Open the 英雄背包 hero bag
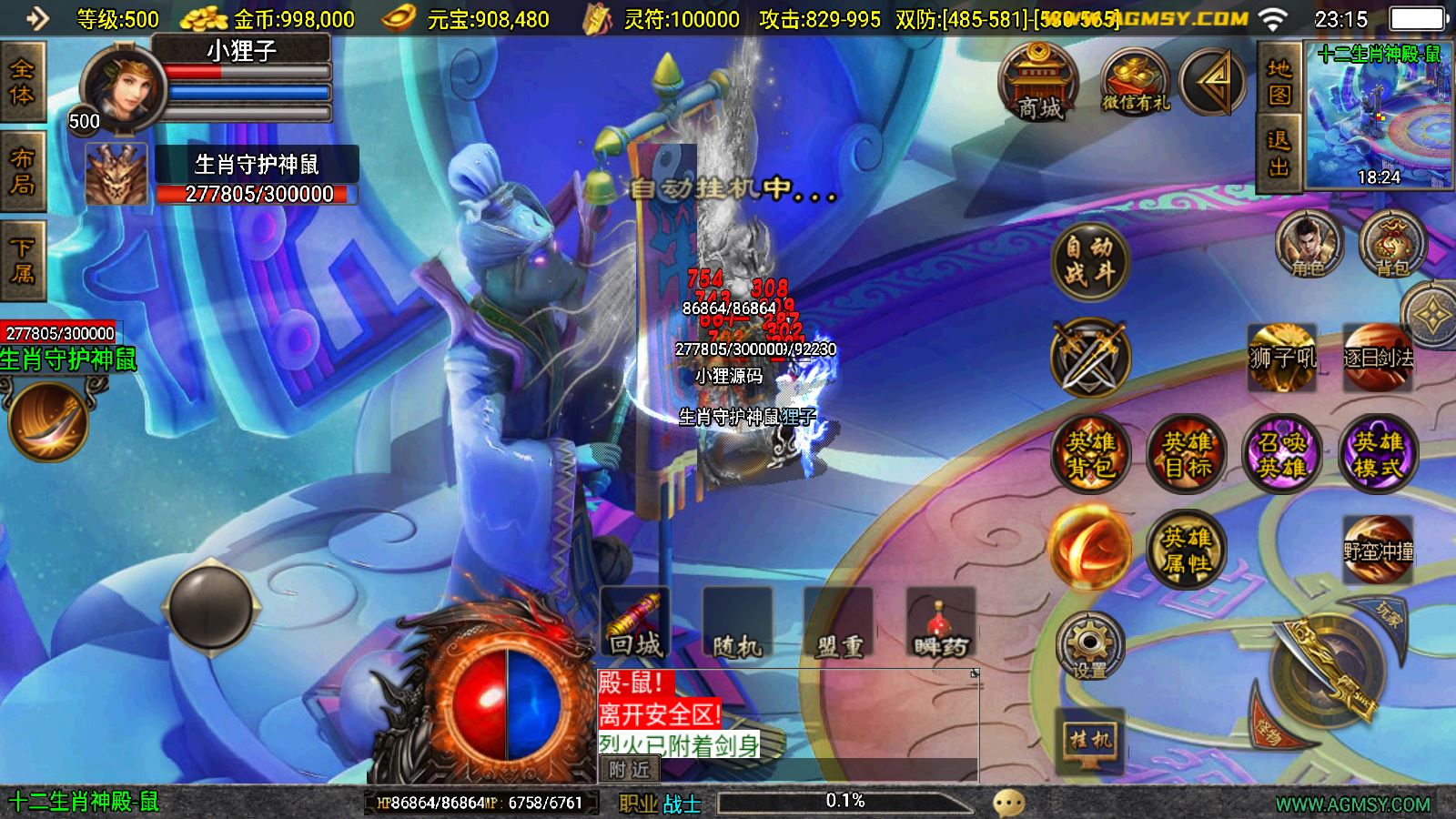The height and width of the screenshot is (819, 1456). pos(1090,454)
